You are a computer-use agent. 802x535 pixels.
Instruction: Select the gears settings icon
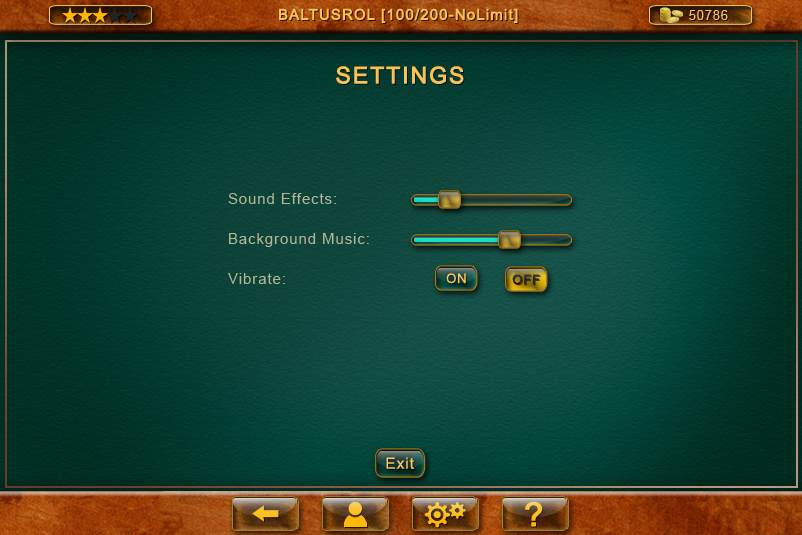tap(445, 514)
